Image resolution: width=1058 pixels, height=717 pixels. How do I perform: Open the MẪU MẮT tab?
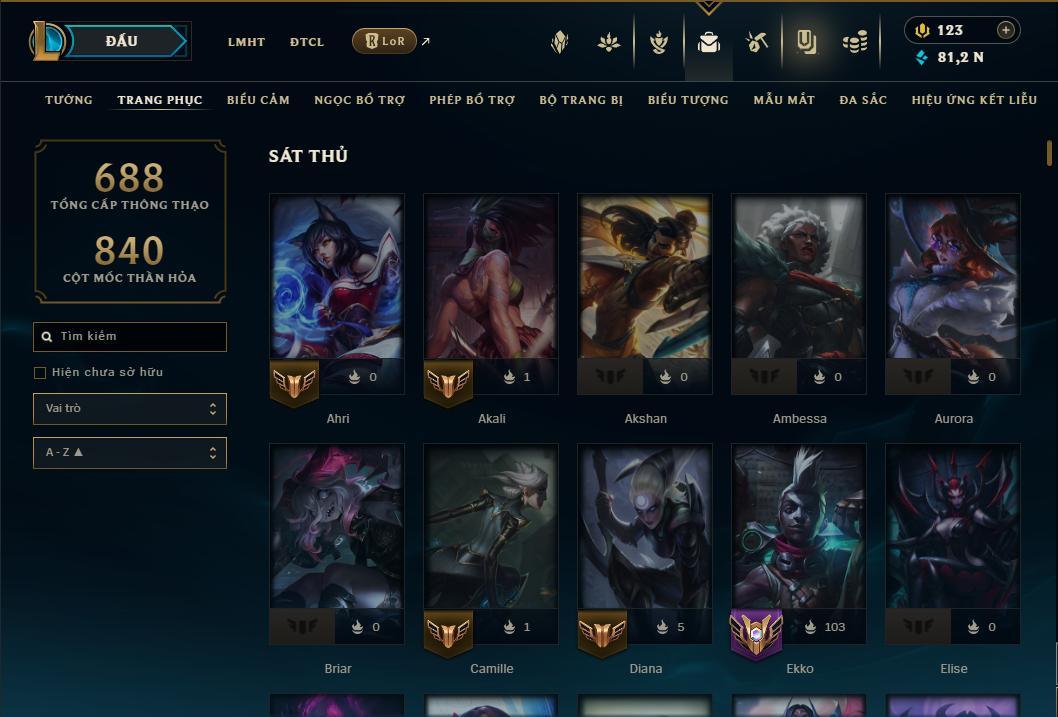pos(784,100)
